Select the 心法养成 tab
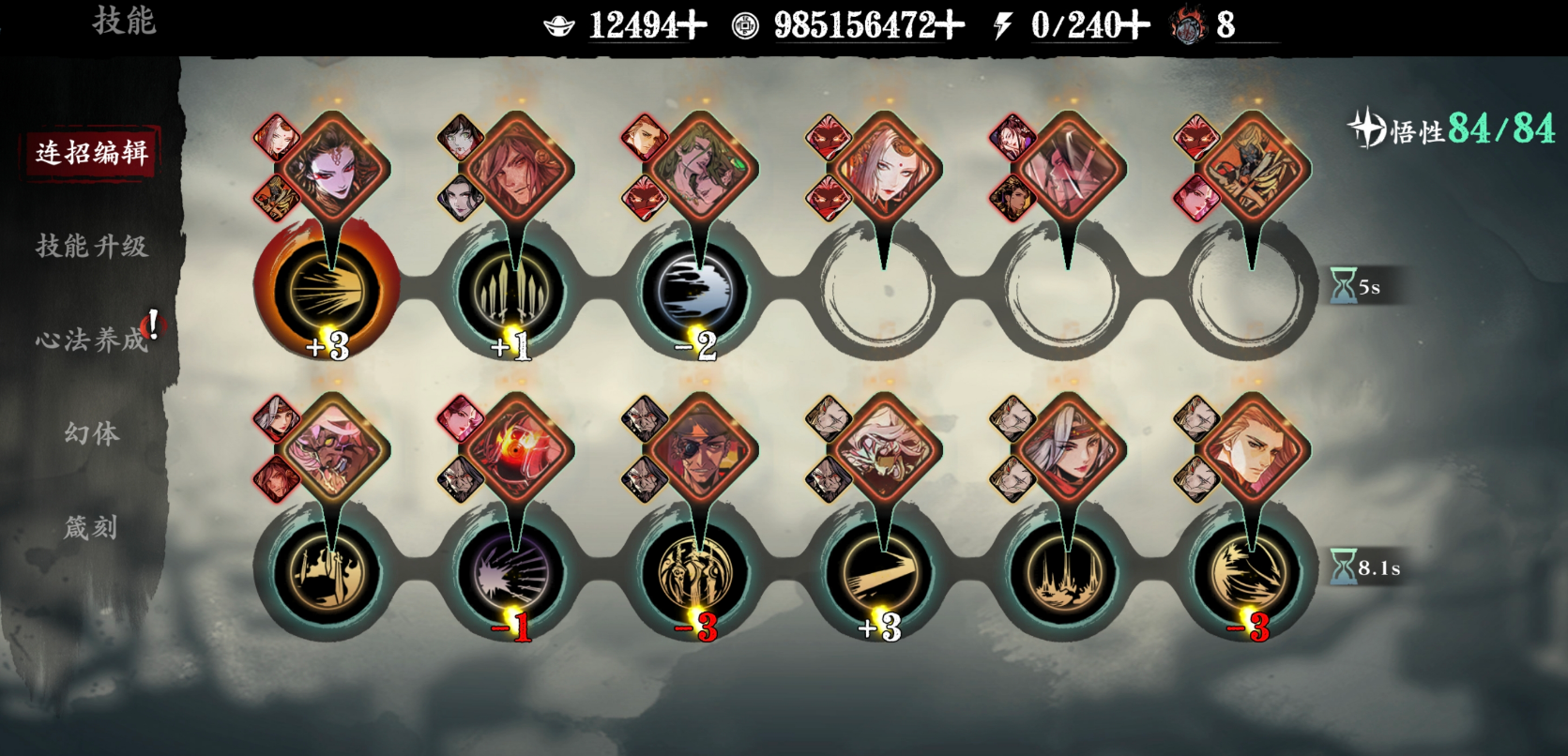Screen dimensions: 1568x756 click(x=91, y=340)
